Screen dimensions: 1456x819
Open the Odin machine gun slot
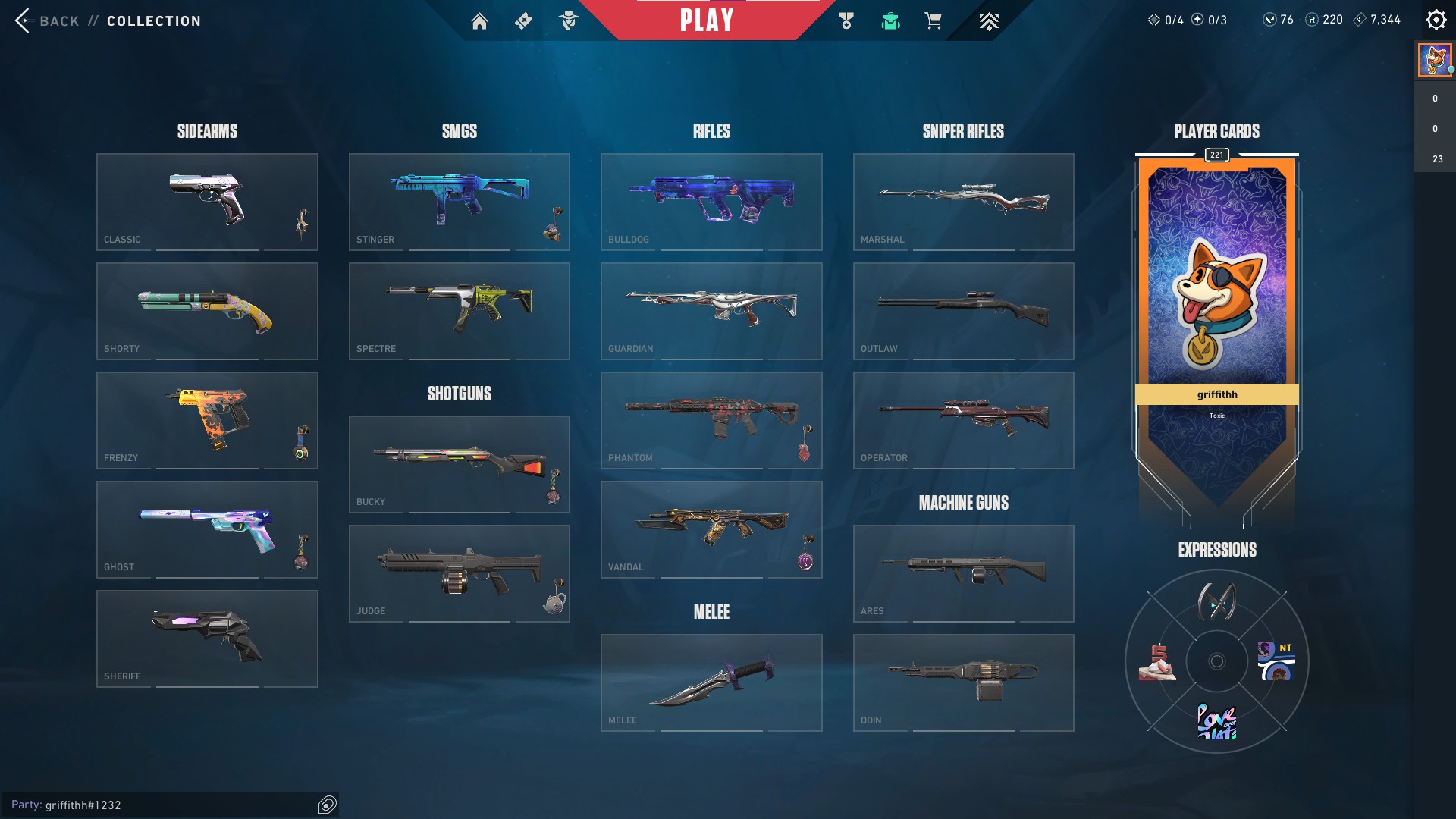(963, 682)
